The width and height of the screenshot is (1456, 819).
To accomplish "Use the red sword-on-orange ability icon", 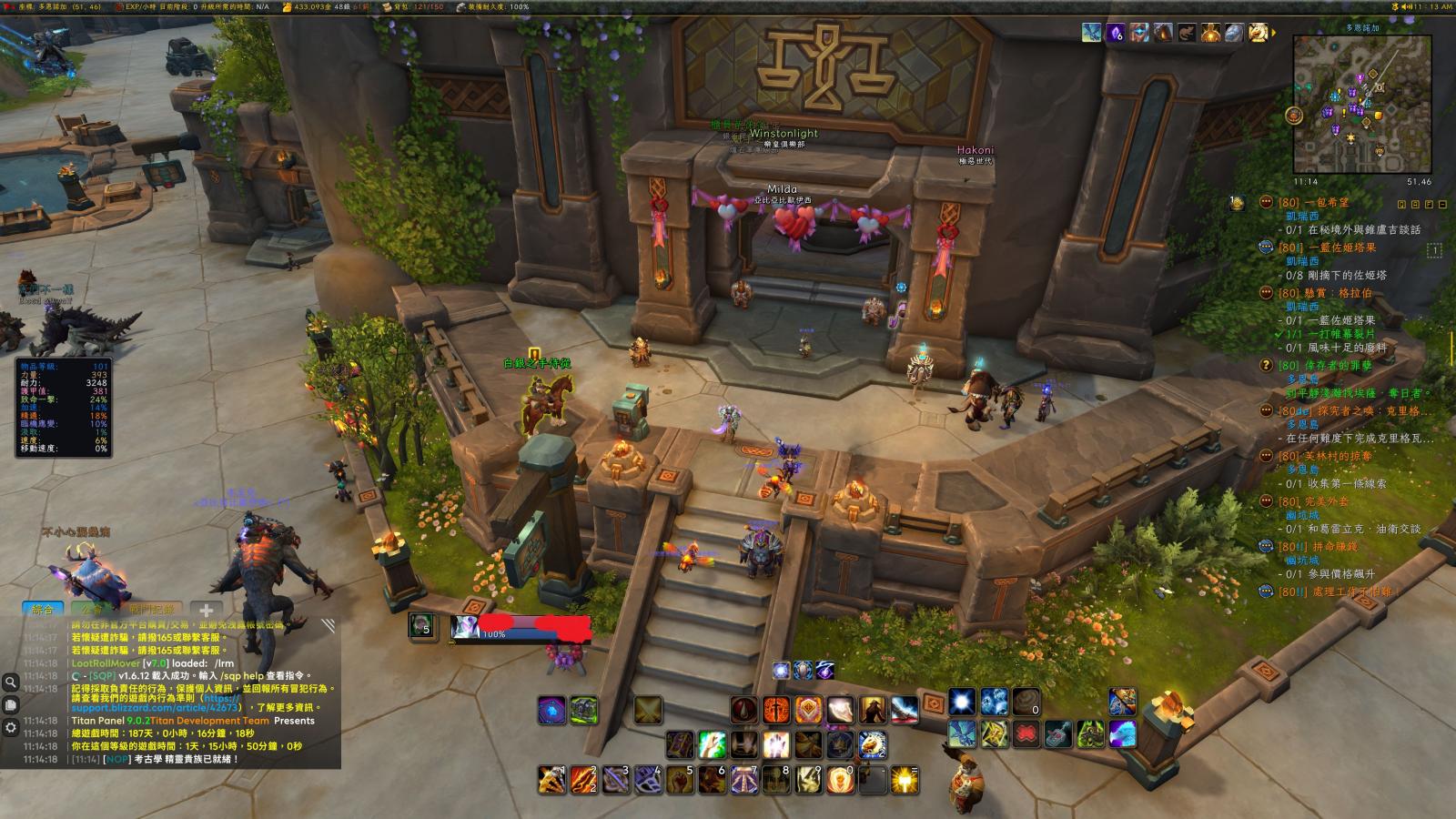I will [x=776, y=710].
